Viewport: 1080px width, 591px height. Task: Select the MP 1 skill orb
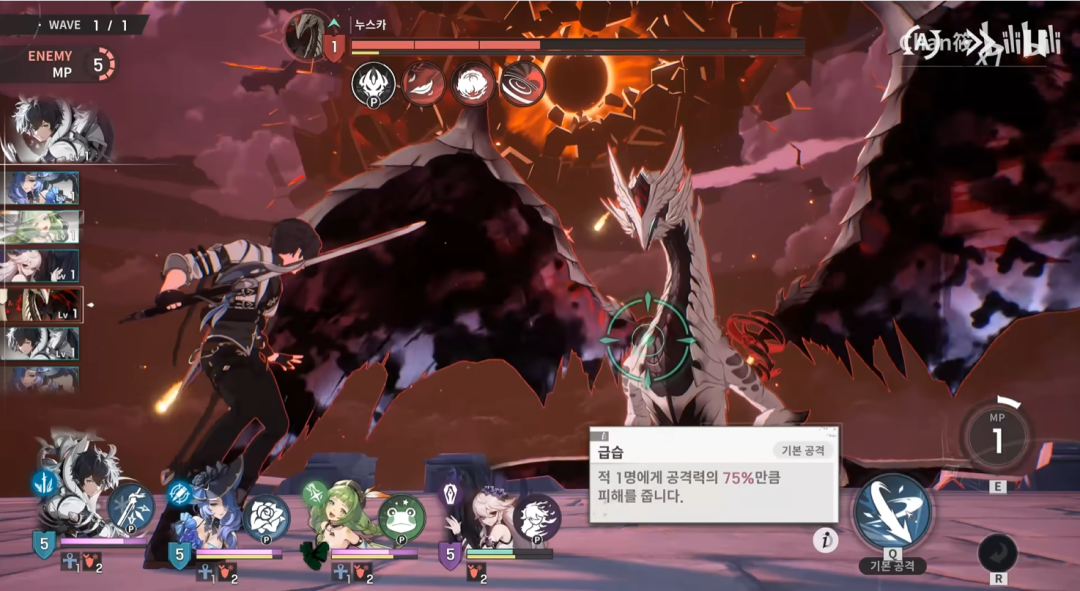point(997,437)
